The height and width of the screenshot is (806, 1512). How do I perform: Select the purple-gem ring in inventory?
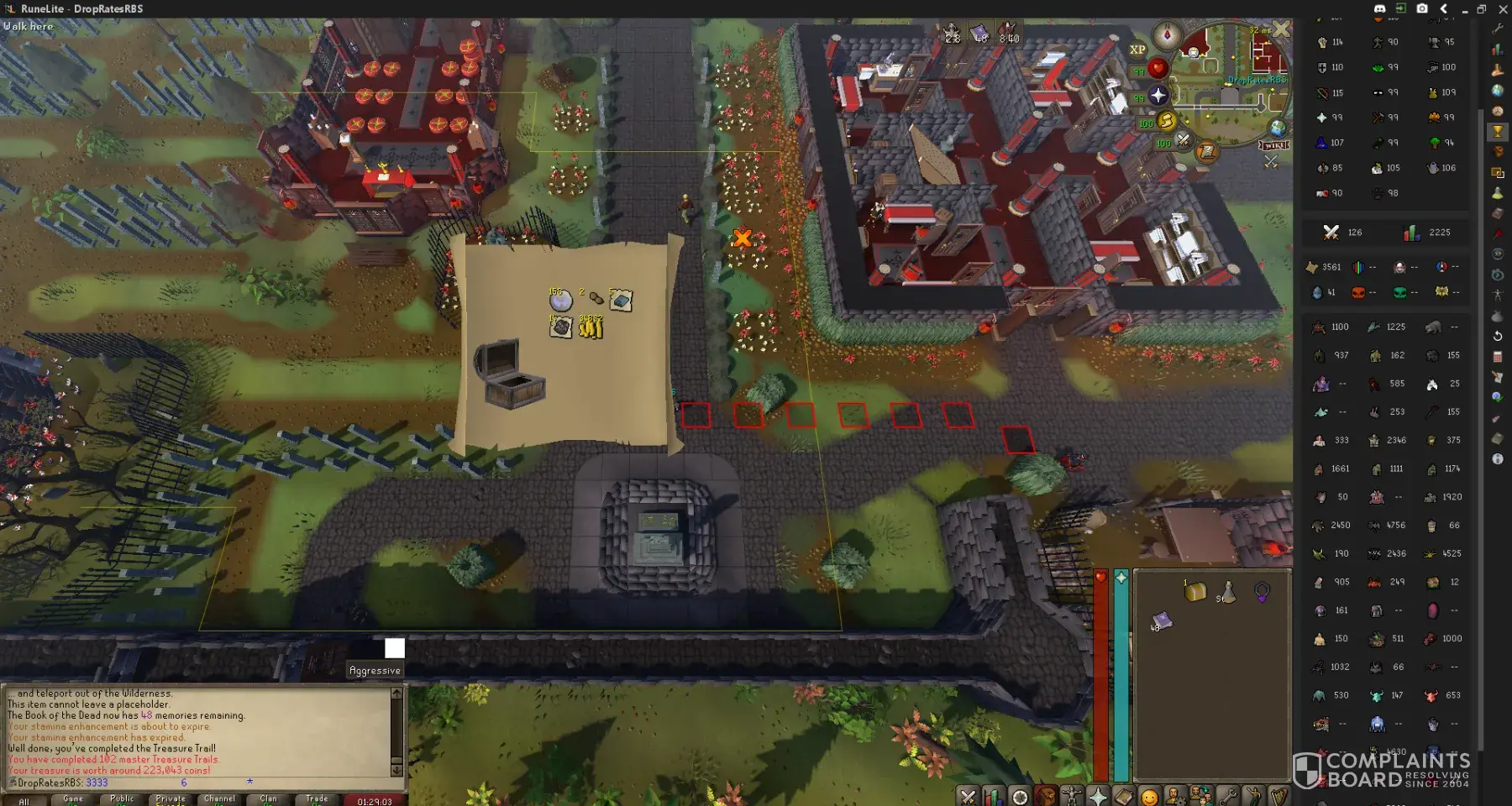click(x=1262, y=592)
